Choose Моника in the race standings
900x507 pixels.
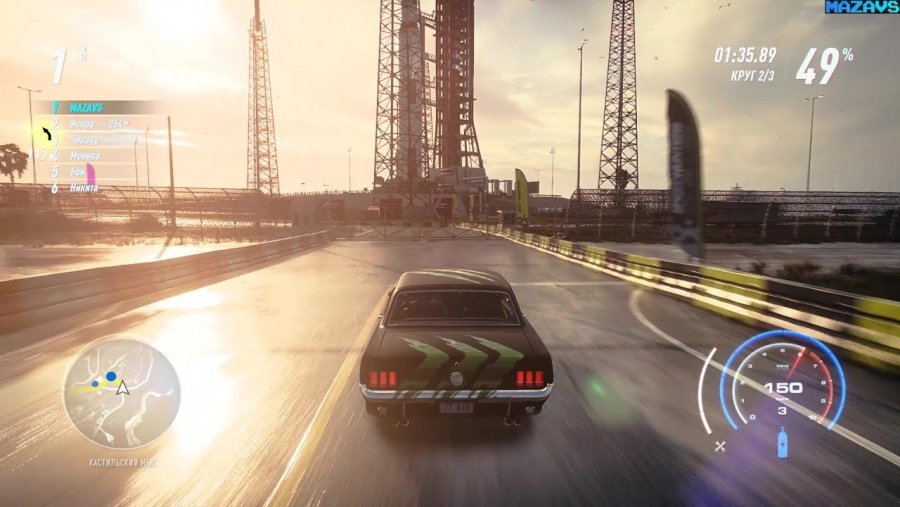(85, 155)
